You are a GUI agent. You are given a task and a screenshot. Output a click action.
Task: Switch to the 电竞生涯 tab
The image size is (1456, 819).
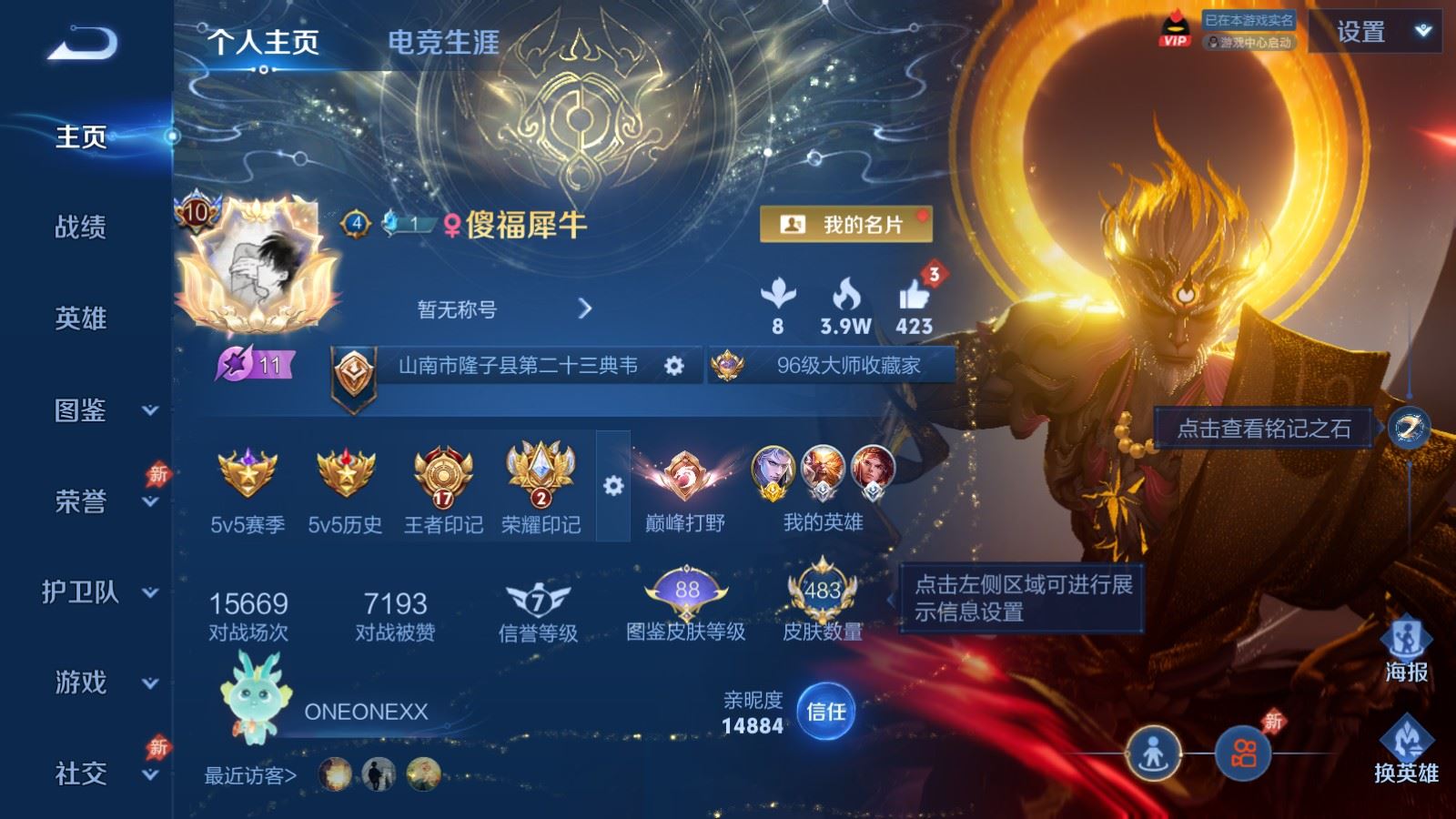443,43
